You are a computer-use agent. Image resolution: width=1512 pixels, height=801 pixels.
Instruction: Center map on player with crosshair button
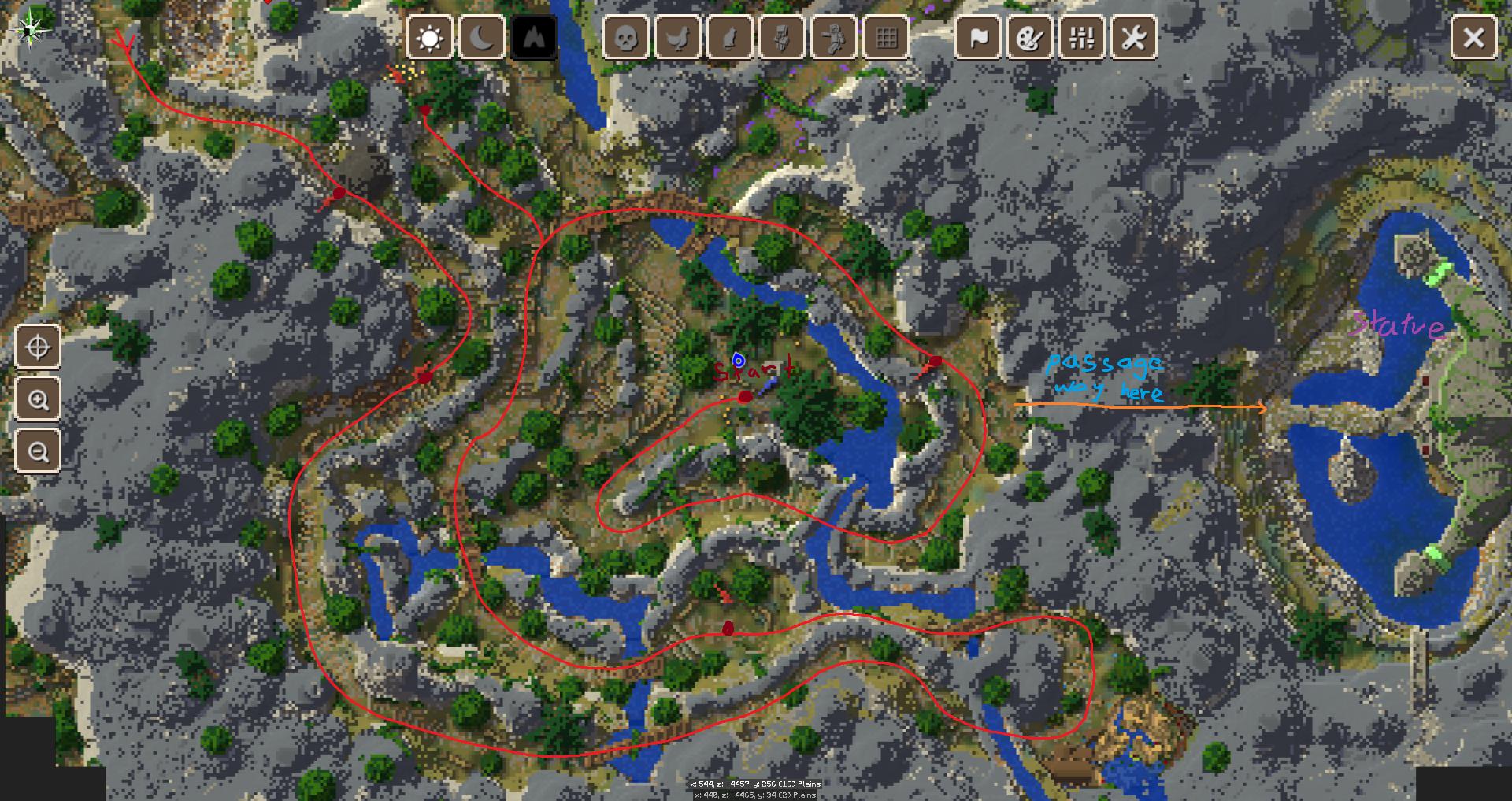click(x=37, y=347)
